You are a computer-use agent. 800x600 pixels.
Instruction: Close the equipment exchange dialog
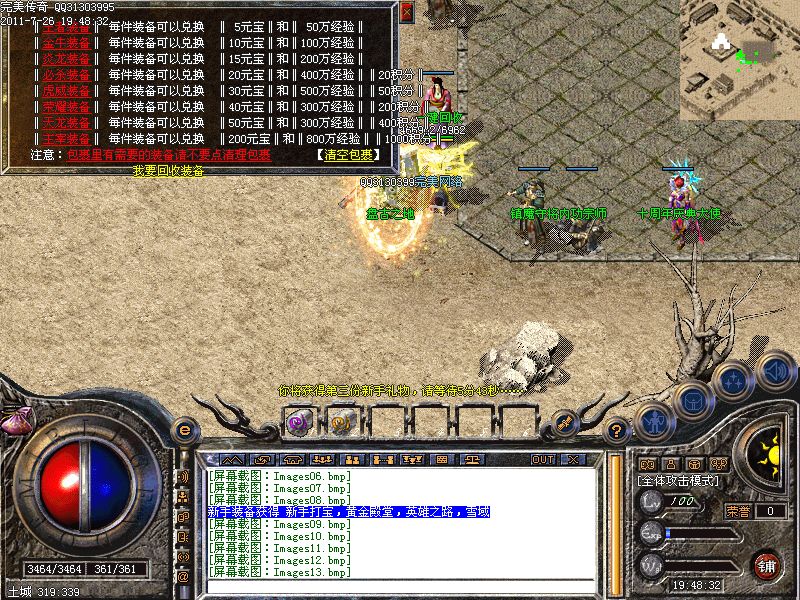tap(406, 12)
